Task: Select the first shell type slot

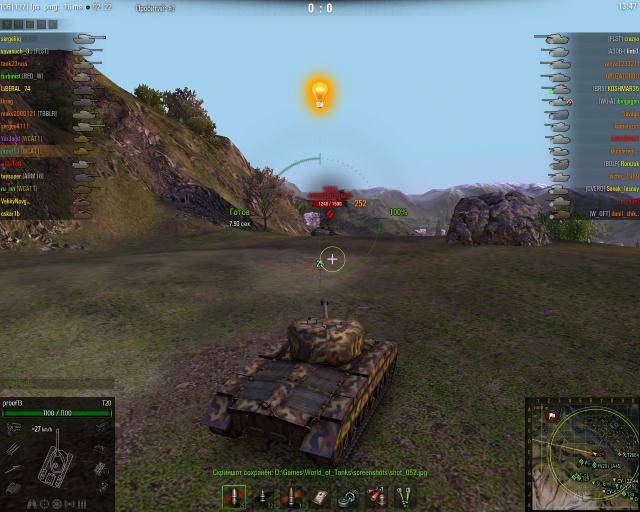Action: (x=233, y=497)
